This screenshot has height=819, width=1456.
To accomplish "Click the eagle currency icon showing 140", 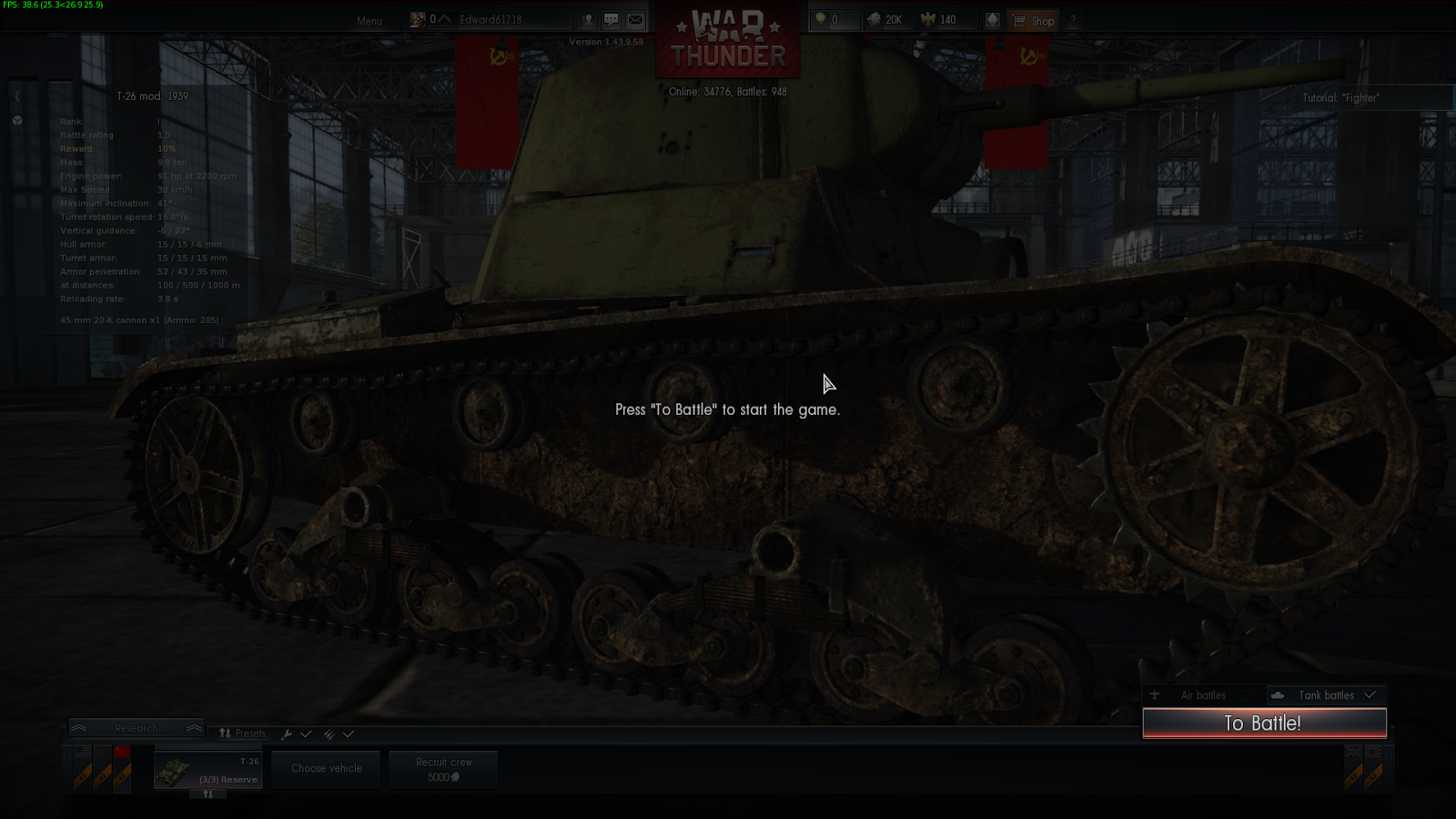I will pyautogui.click(x=927, y=20).
